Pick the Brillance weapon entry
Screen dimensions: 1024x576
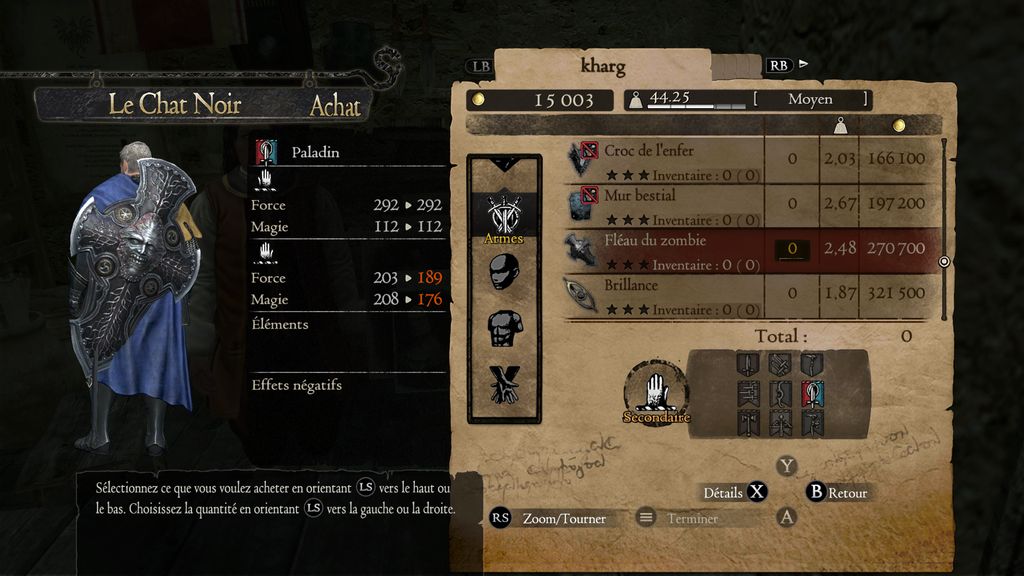point(660,294)
